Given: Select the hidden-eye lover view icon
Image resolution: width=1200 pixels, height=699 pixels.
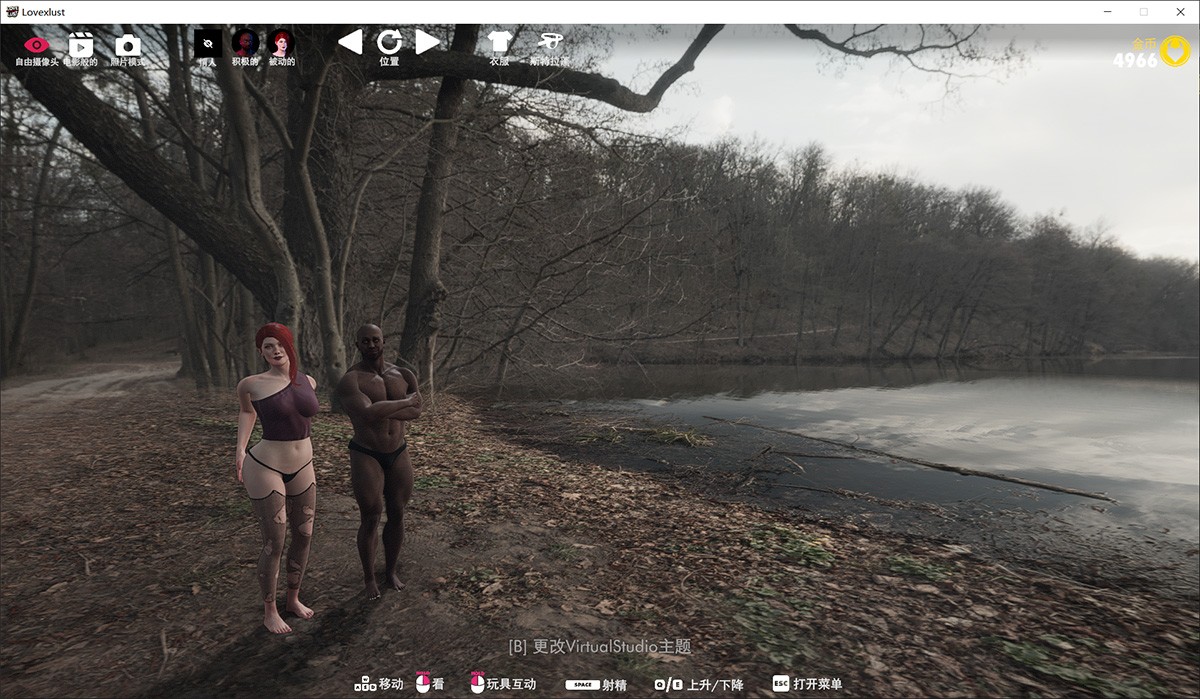Looking at the screenshot, I should click(208, 44).
